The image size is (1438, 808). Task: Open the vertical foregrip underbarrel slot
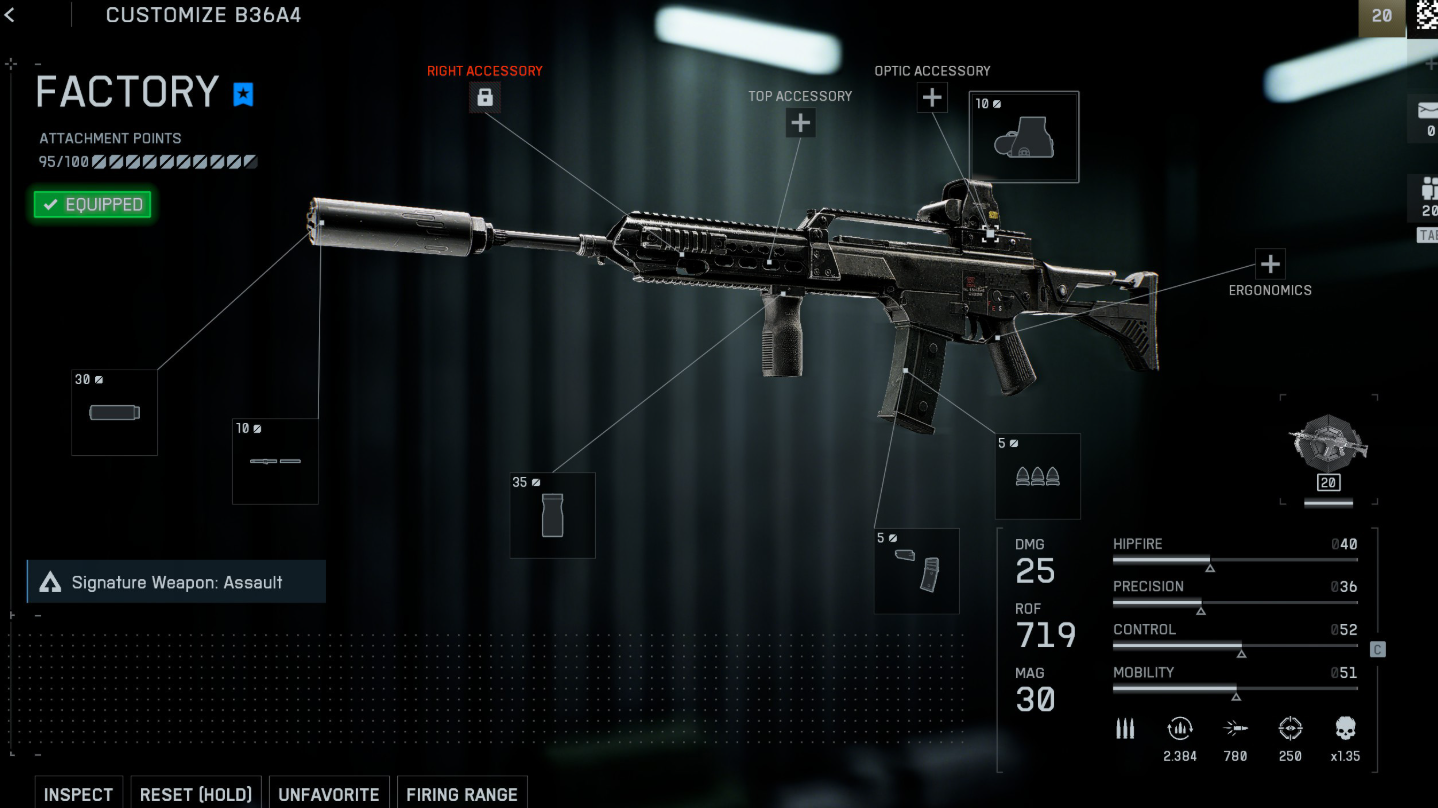pos(552,515)
